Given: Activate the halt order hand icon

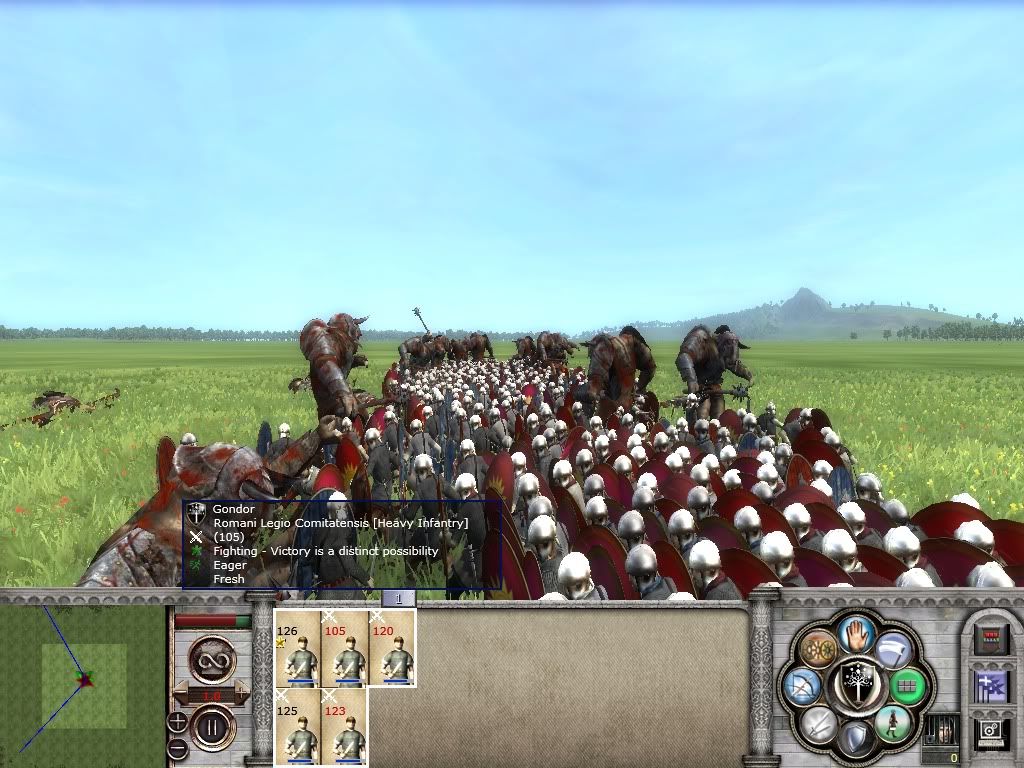Looking at the screenshot, I should click(855, 633).
